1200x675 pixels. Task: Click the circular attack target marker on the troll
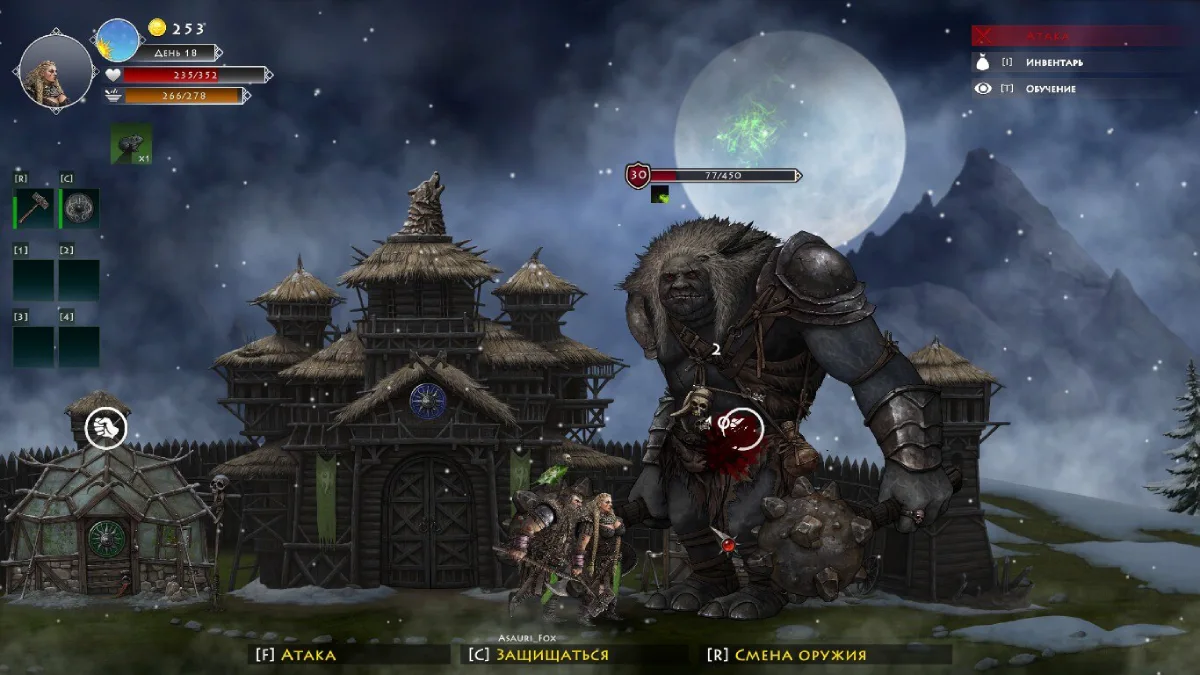click(742, 428)
